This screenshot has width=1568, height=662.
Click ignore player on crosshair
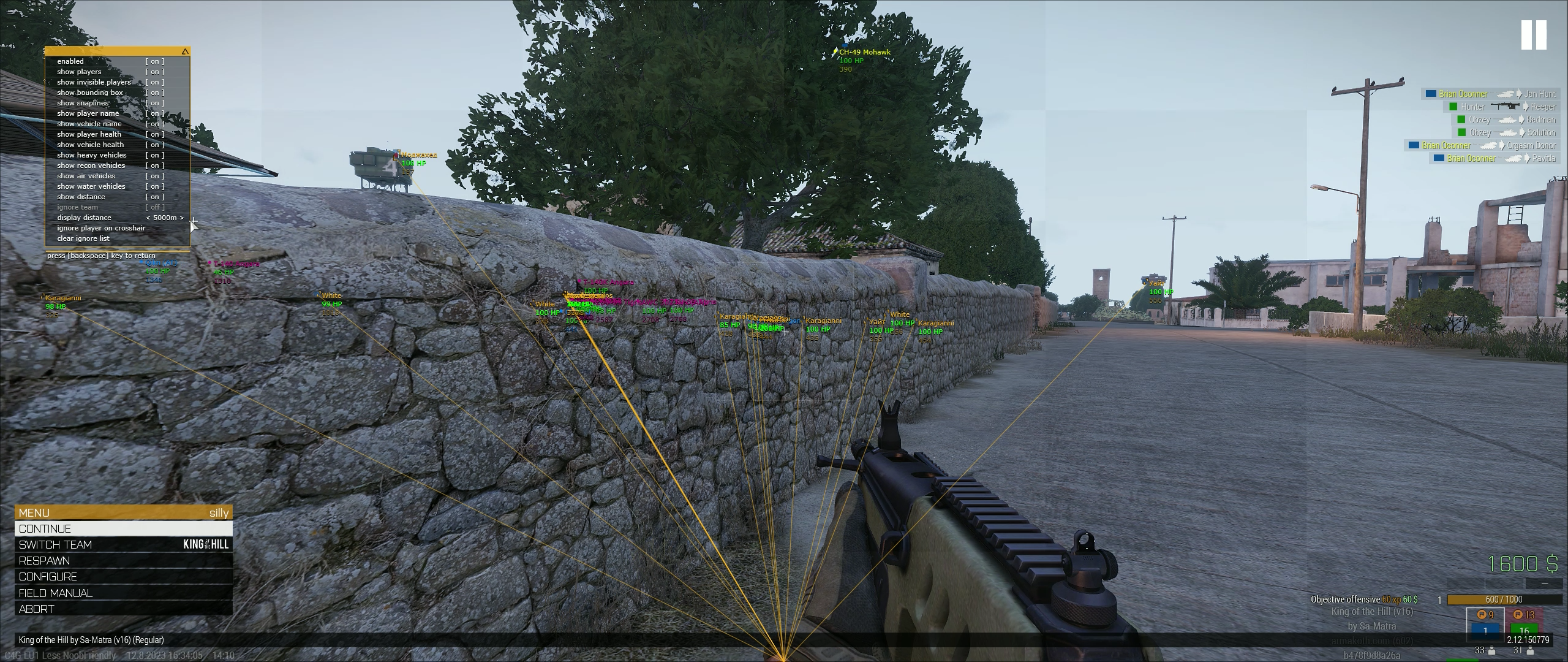pos(102,227)
